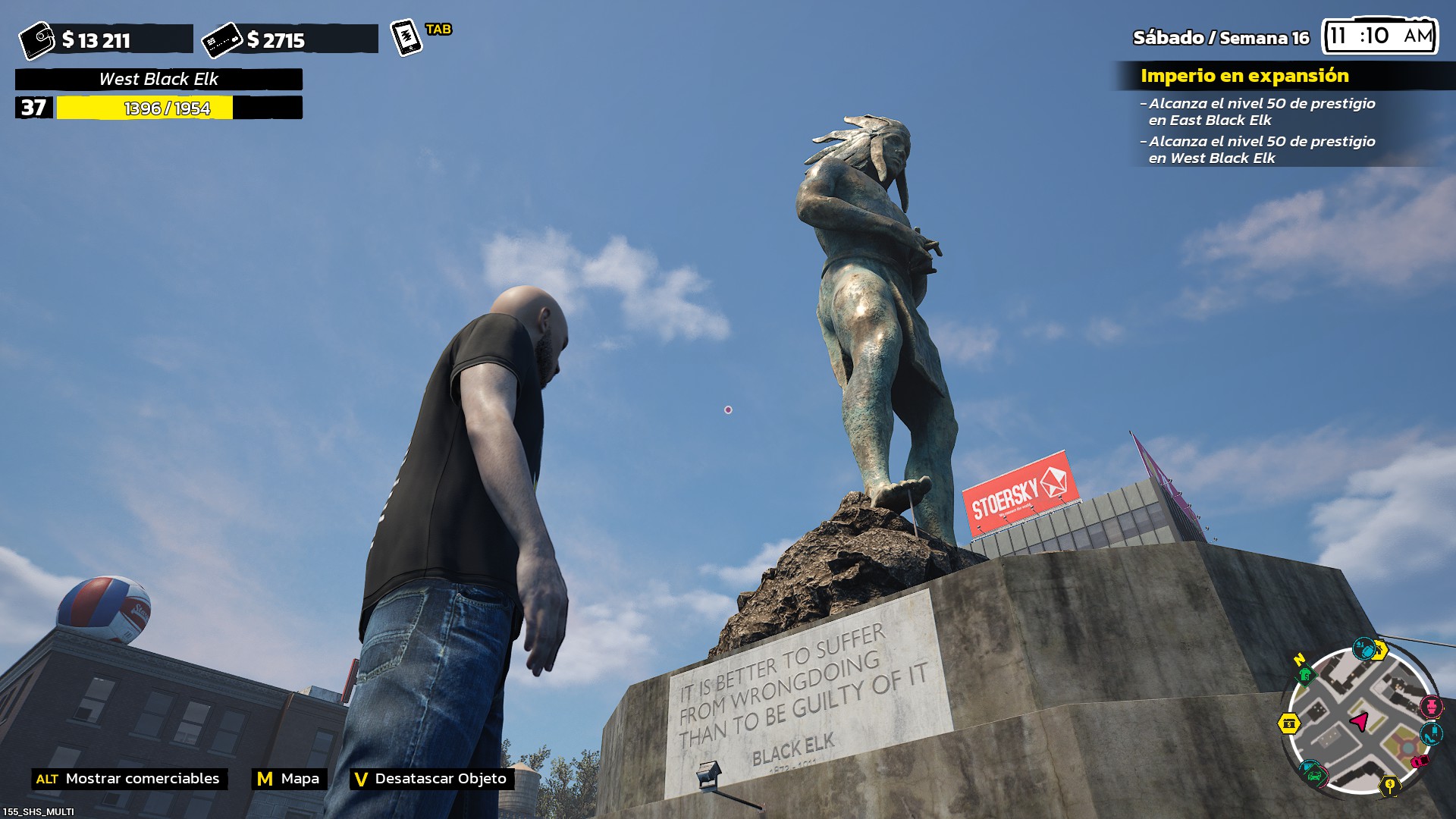Image resolution: width=1456 pixels, height=819 pixels.
Task: Click the West Black Elk district label
Action: coord(158,79)
